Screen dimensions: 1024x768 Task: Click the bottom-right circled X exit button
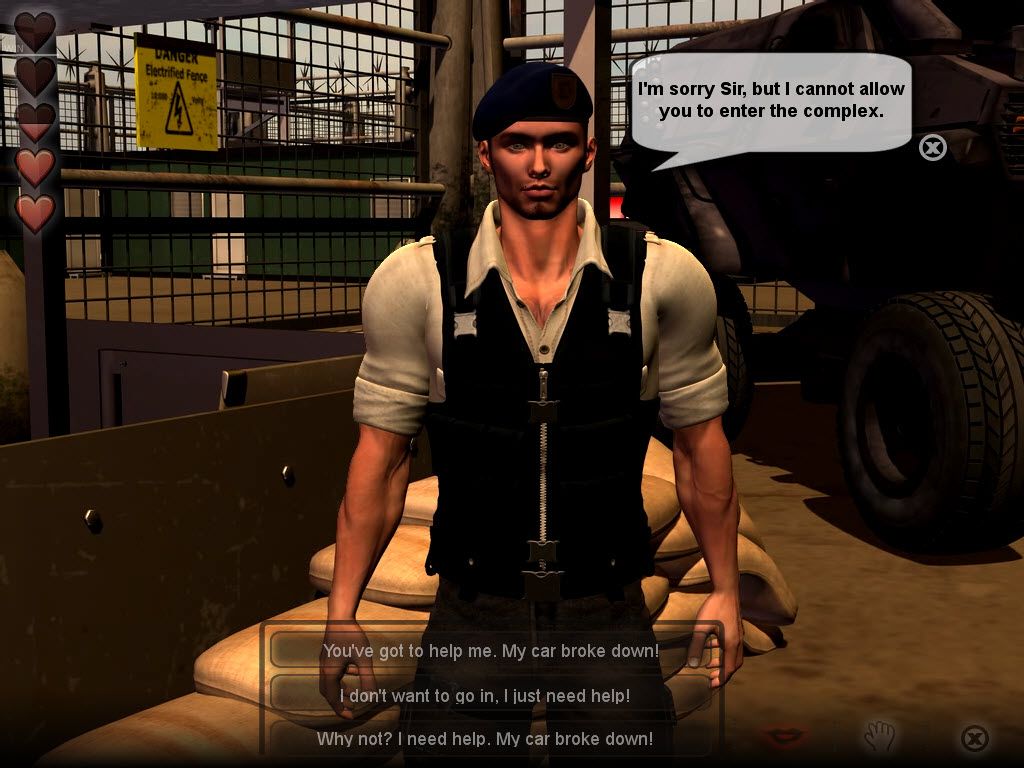974,738
